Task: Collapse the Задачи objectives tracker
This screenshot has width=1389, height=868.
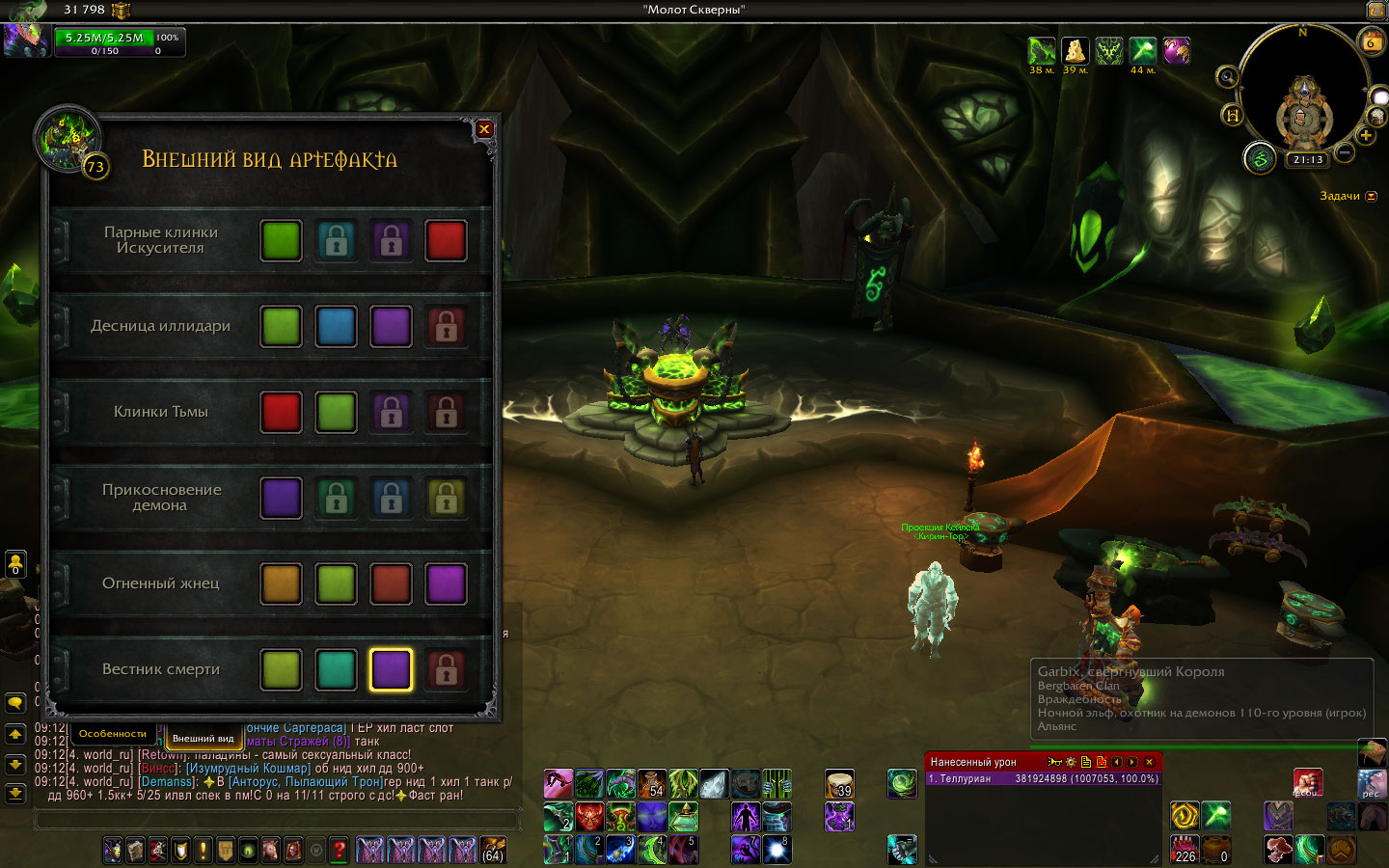Action: click(x=1372, y=197)
